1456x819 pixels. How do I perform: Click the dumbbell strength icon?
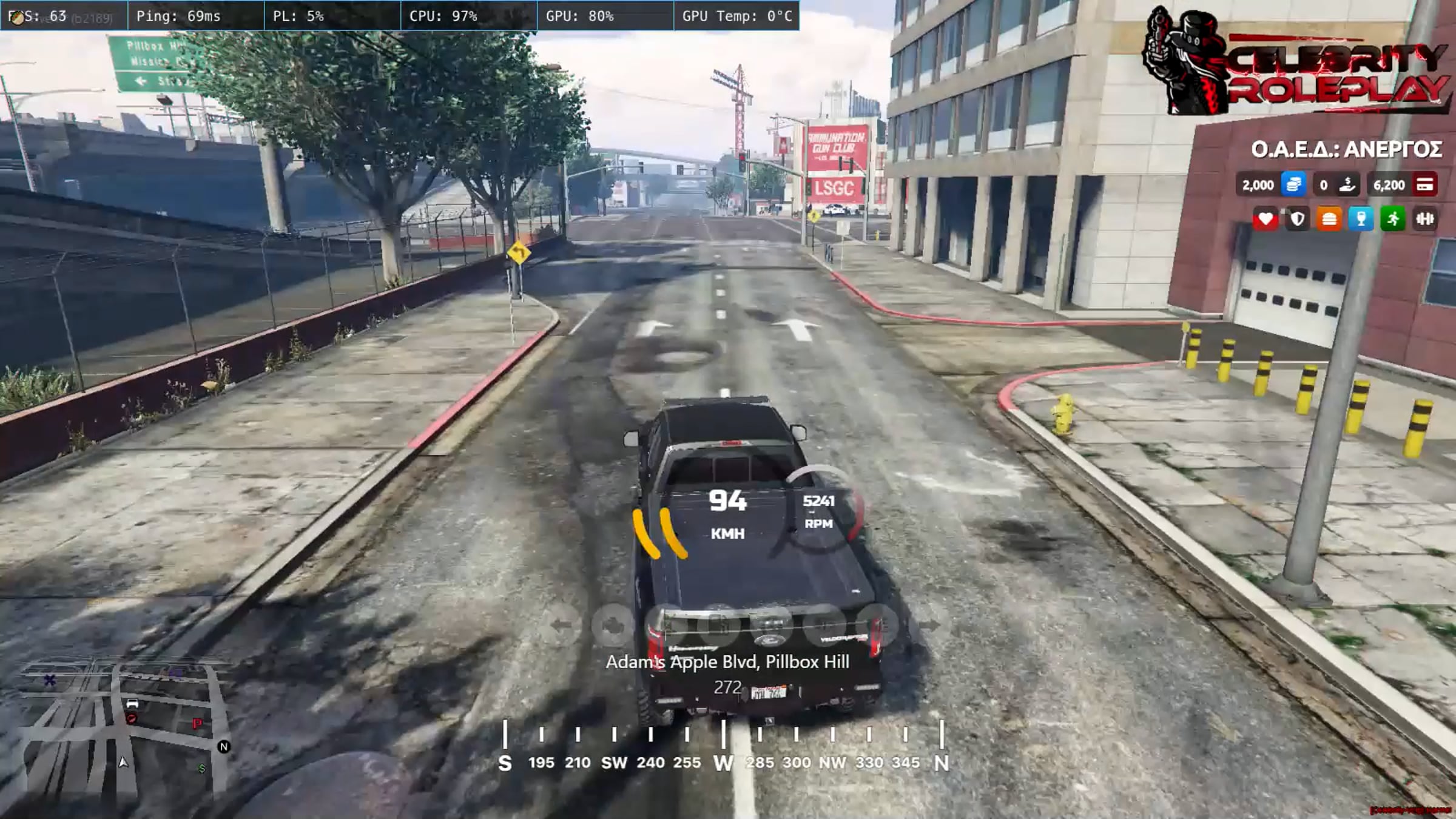coord(1424,219)
